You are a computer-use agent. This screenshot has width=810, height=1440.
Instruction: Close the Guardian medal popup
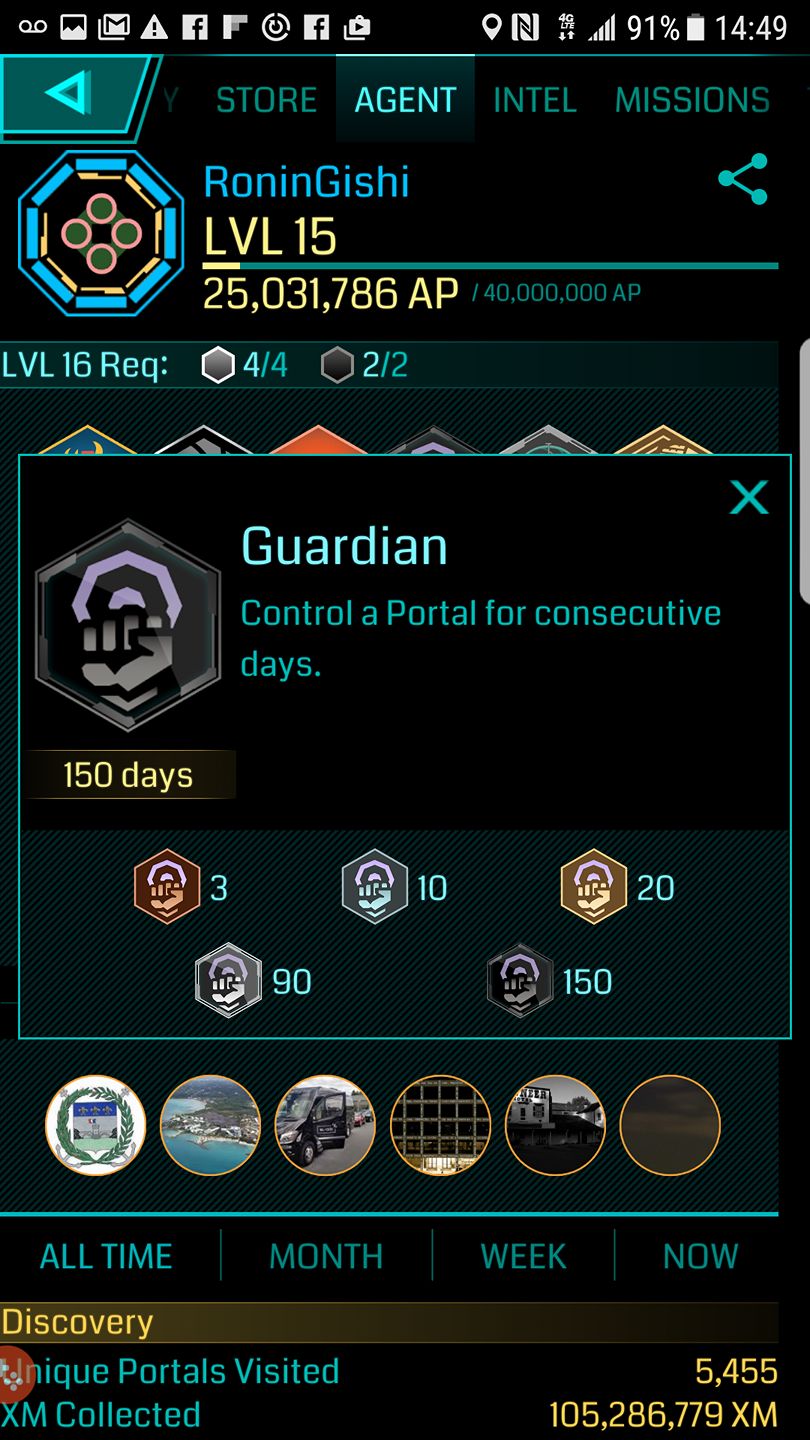[748, 497]
